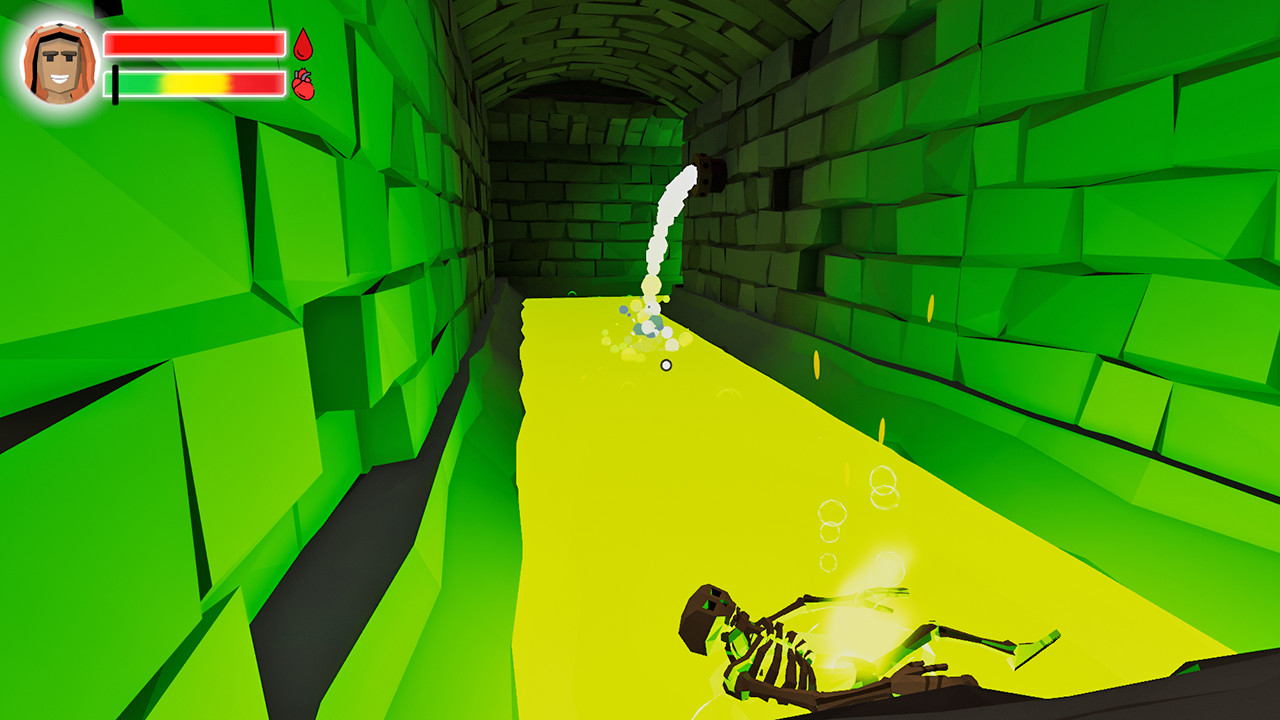Viewport: 1280px width, 720px height.
Task: Click the brick wall on the left side
Action: 200,300
